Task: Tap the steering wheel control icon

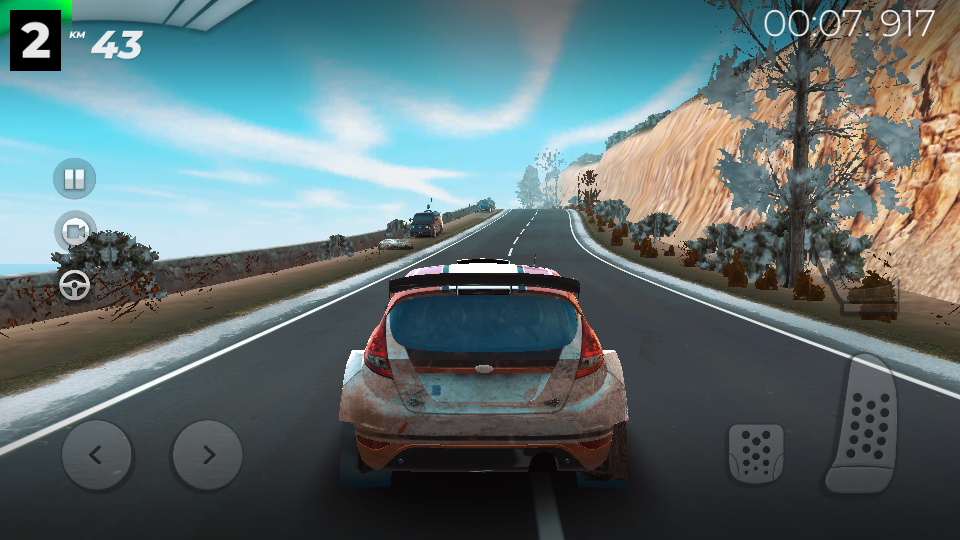Action: 74,286
